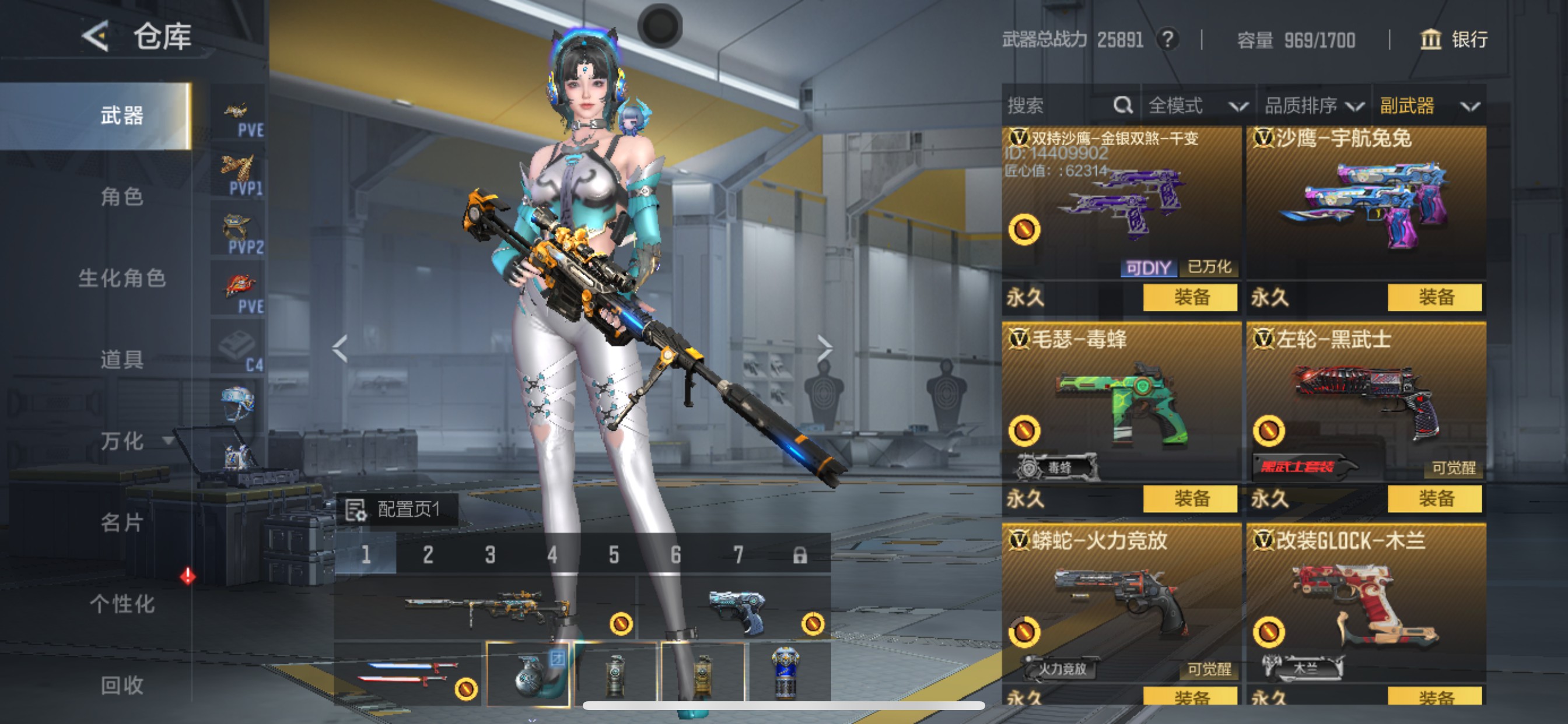Screen dimensions: 1568x724
Task: Rotate to the next character with right arrow
Action: click(x=824, y=349)
